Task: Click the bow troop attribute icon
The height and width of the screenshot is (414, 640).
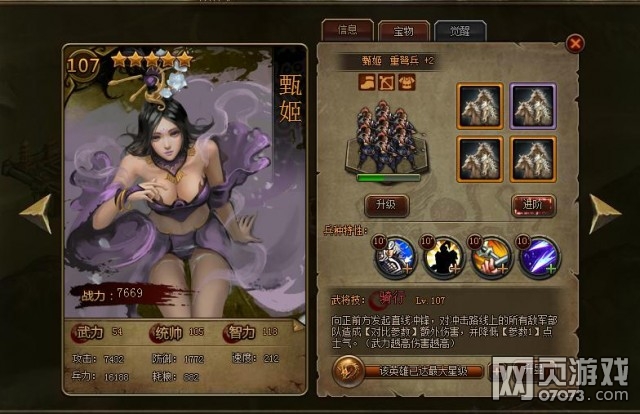Action: coord(386,84)
